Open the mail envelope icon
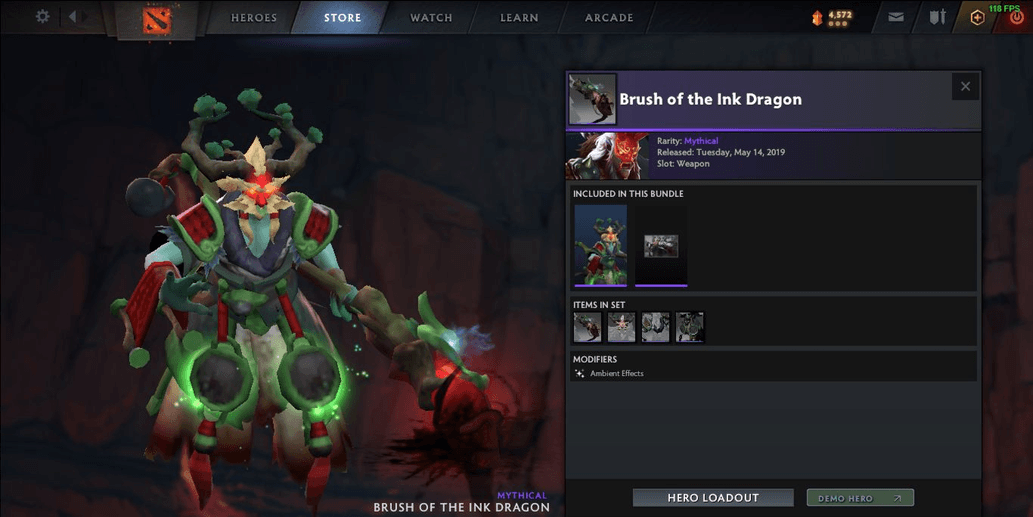The height and width of the screenshot is (517, 1033). pyautogui.click(x=896, y=17)
